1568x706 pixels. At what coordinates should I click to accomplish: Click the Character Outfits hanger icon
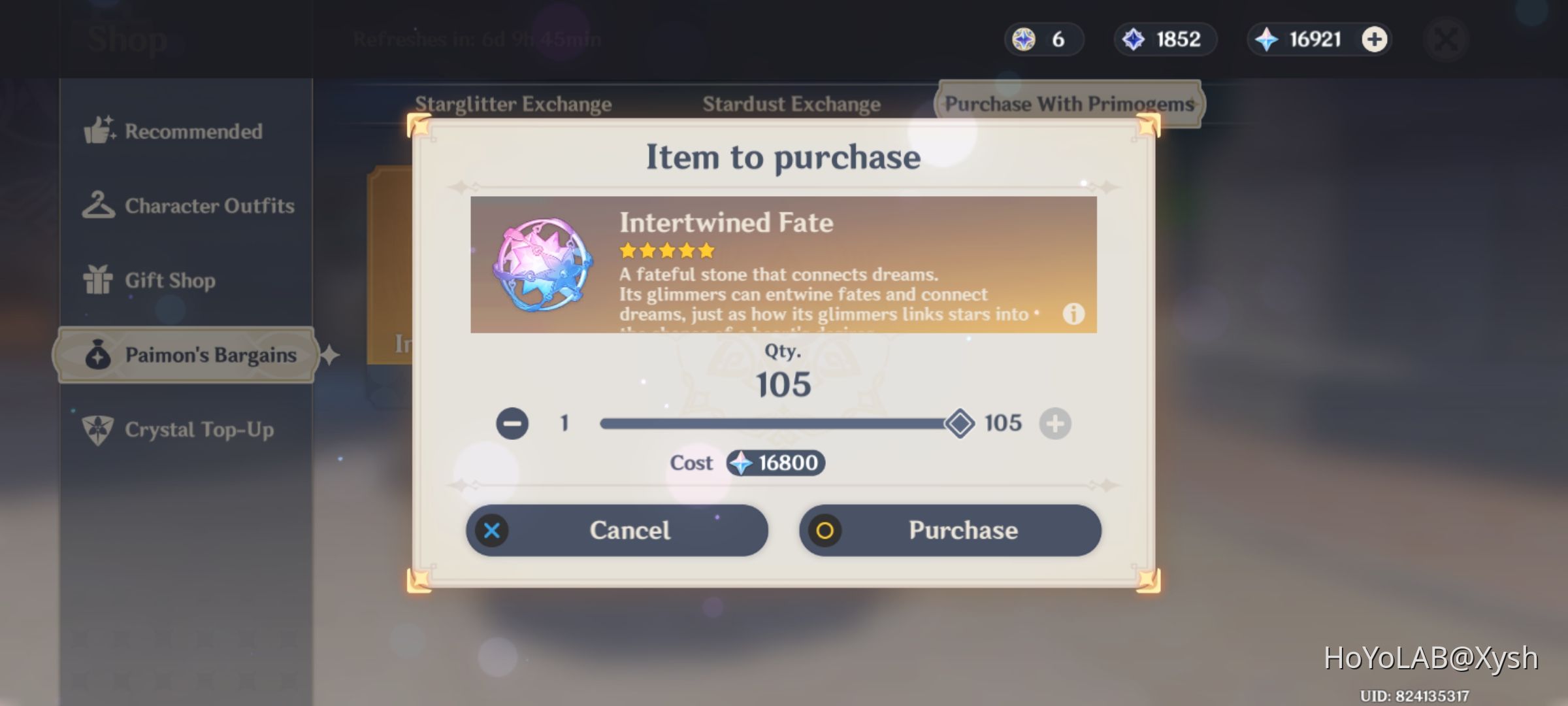click(x=99, y=205)
